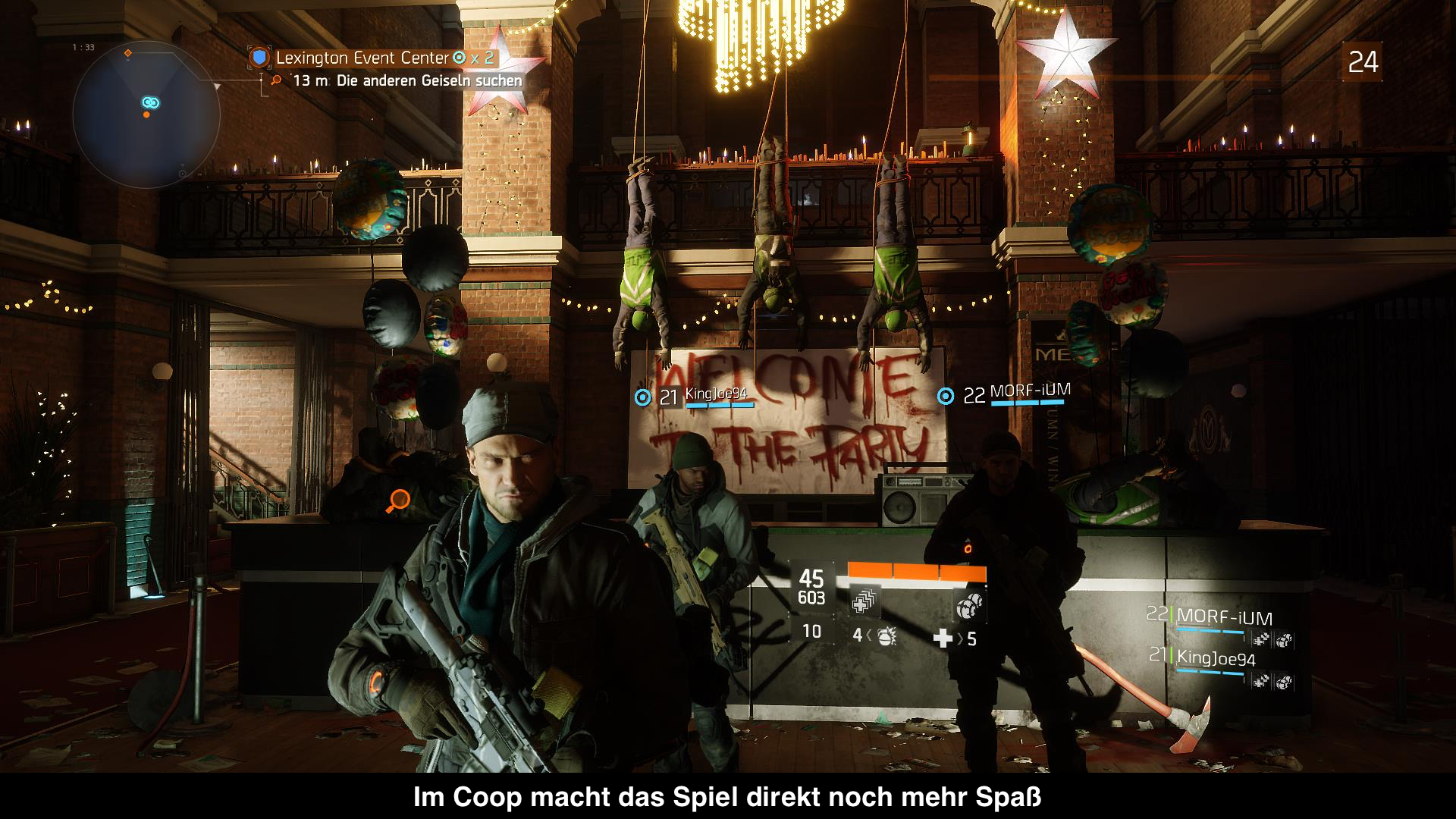Open the circular minimap
The height and width of the screenshot is (819, 1456).
tap(146, 115)
